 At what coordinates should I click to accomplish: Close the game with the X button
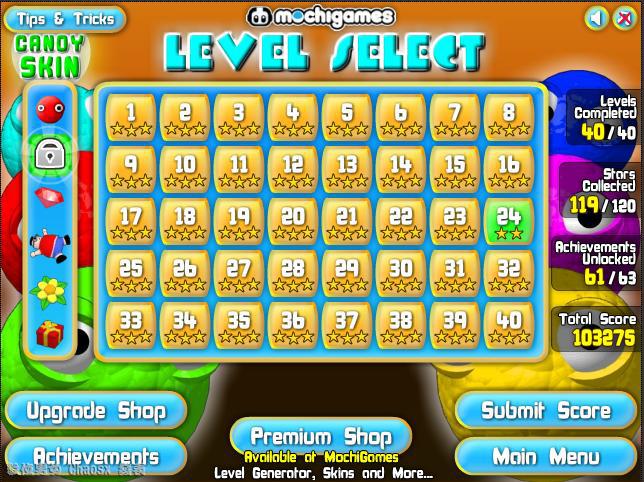point(624,18)
